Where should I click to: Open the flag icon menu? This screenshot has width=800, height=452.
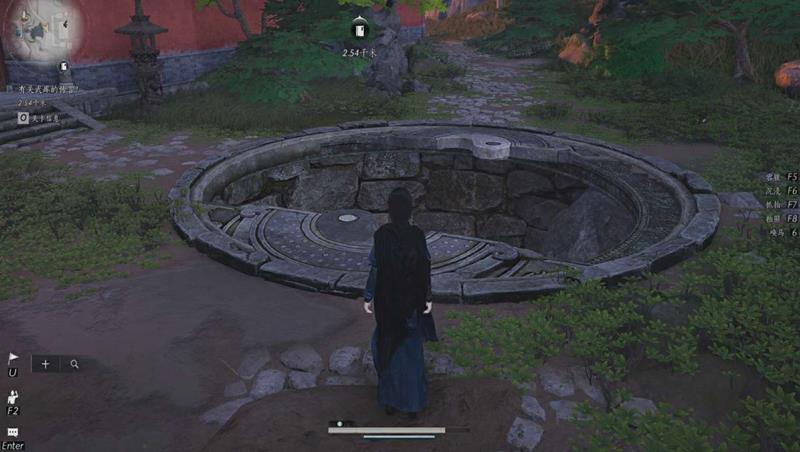(13, 358)
